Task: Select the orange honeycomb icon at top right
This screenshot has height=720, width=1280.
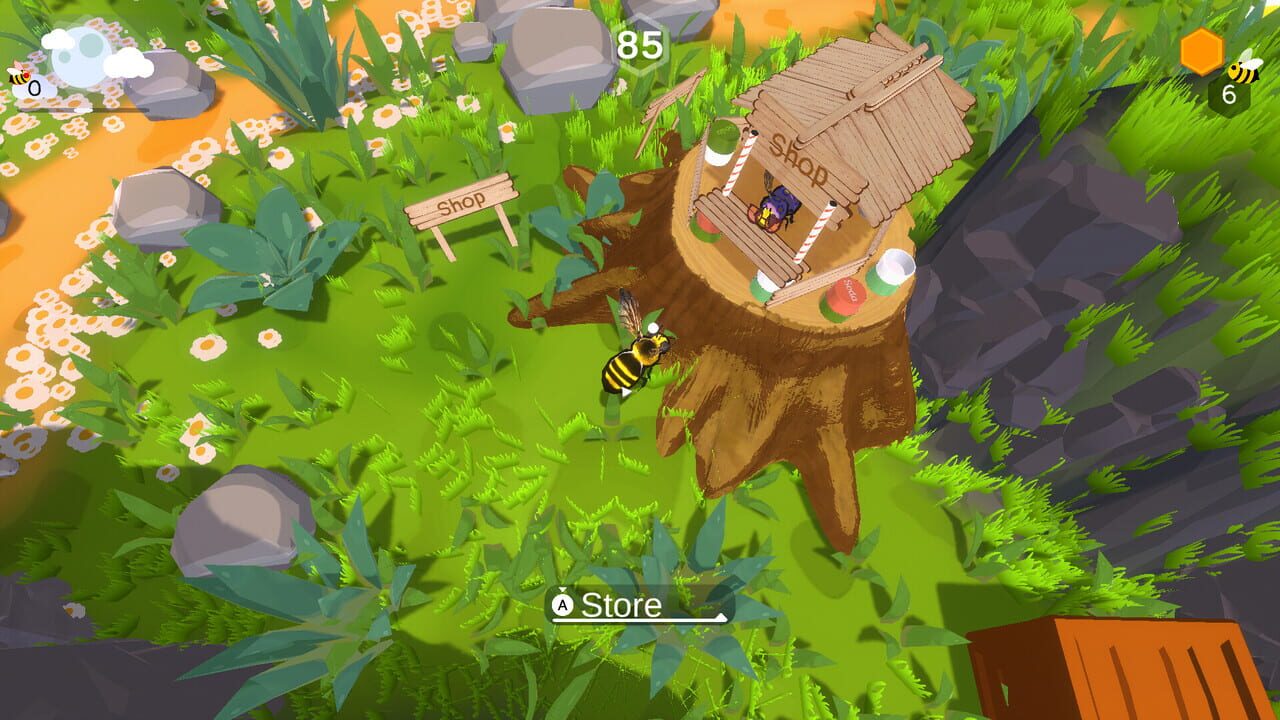Action: click(1201, 52)
